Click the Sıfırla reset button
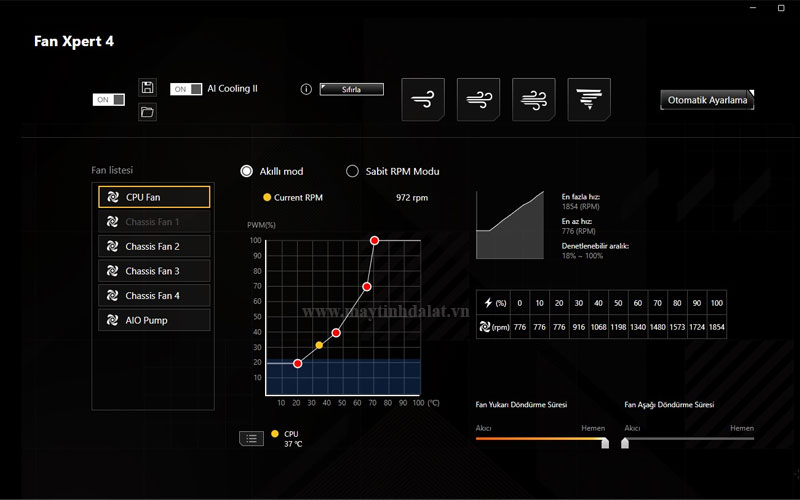Viewport: 800px width, 500px height. pyautogui.click(x=351, y=89)
